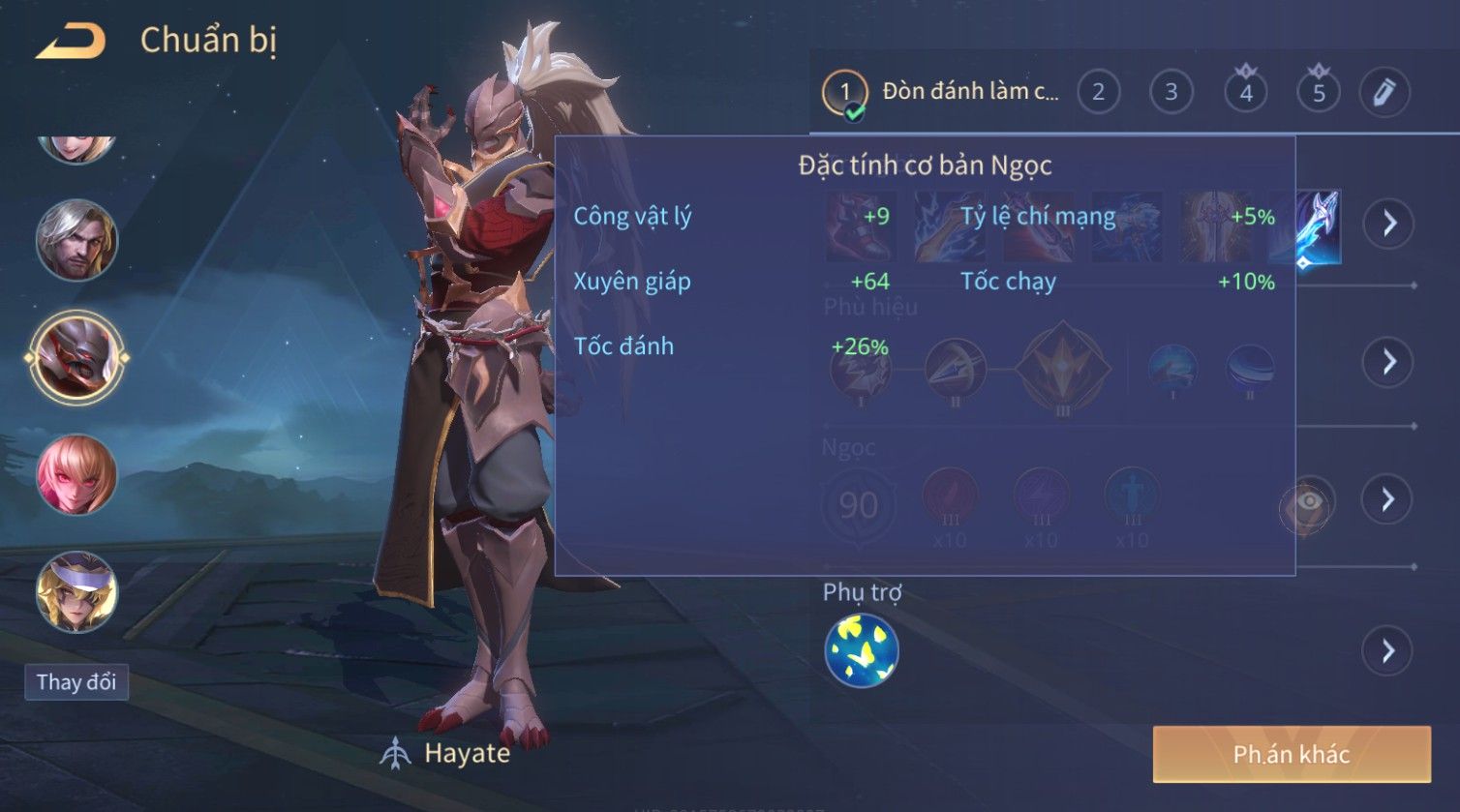
Task: Open preset slot 5
Action: click(x=1318, y=93)
